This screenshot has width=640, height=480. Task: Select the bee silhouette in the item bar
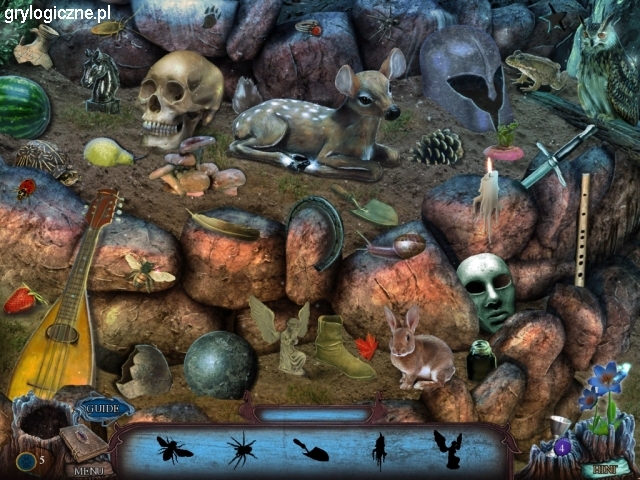(x=175, y=449)
